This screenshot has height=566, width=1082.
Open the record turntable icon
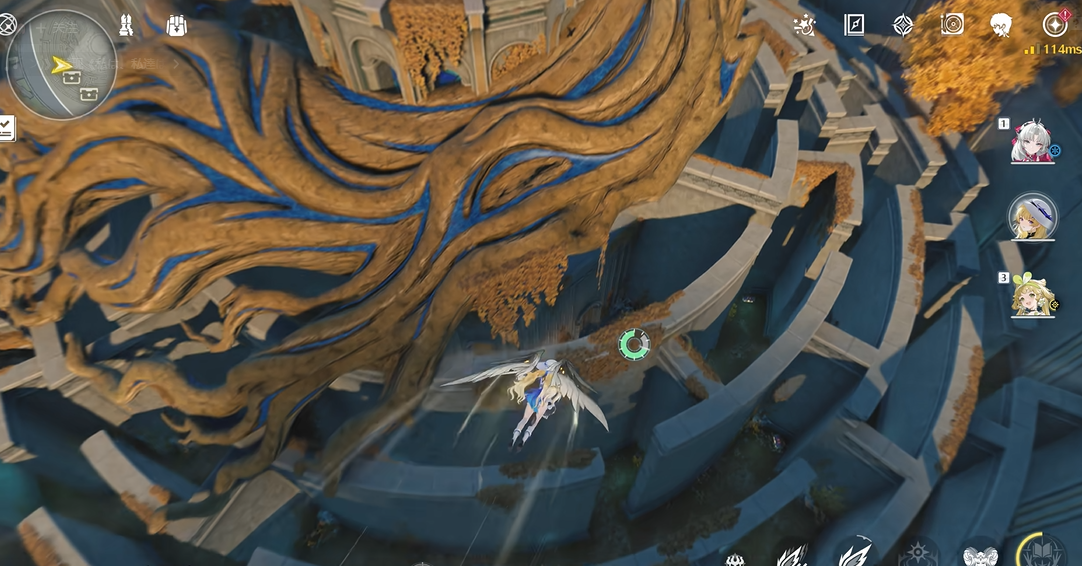tap(952, 25)
